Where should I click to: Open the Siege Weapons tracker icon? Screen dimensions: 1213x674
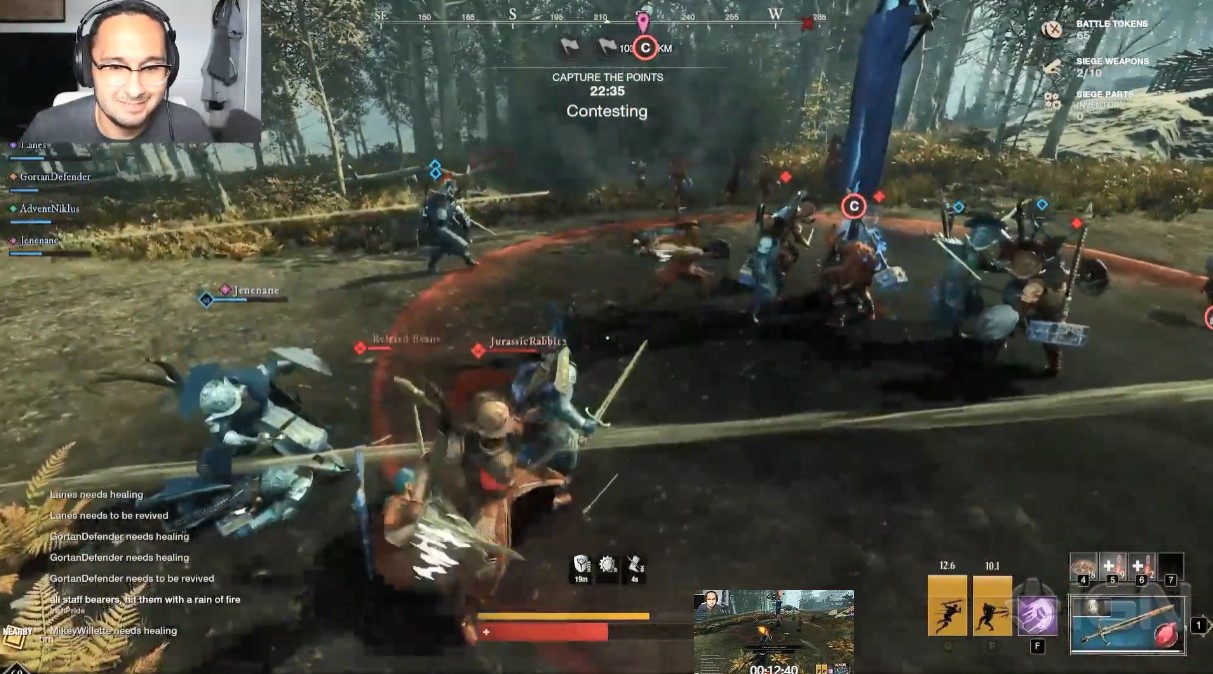click(x=1052, y=66)
